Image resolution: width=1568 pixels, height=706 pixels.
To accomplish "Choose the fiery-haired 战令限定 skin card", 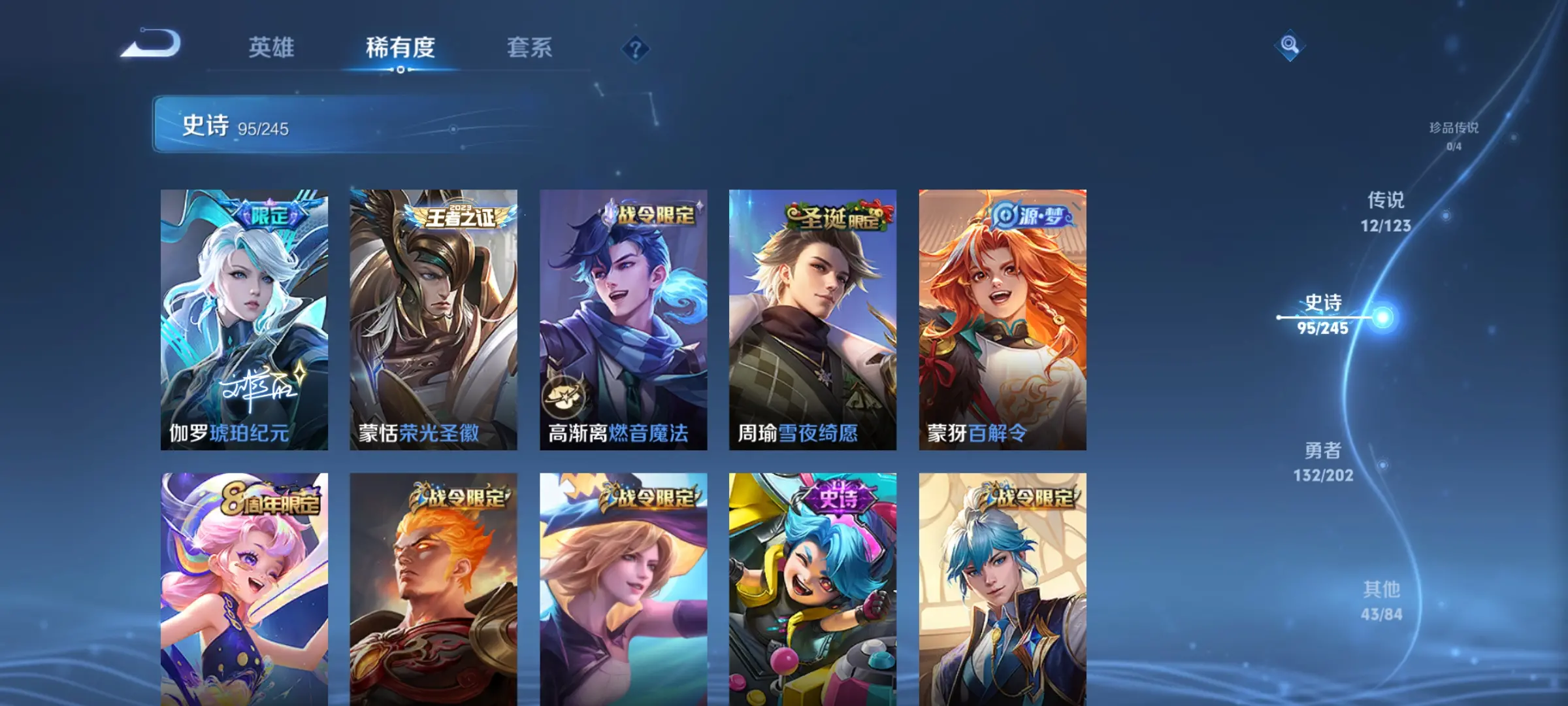I will click(433, 588).
